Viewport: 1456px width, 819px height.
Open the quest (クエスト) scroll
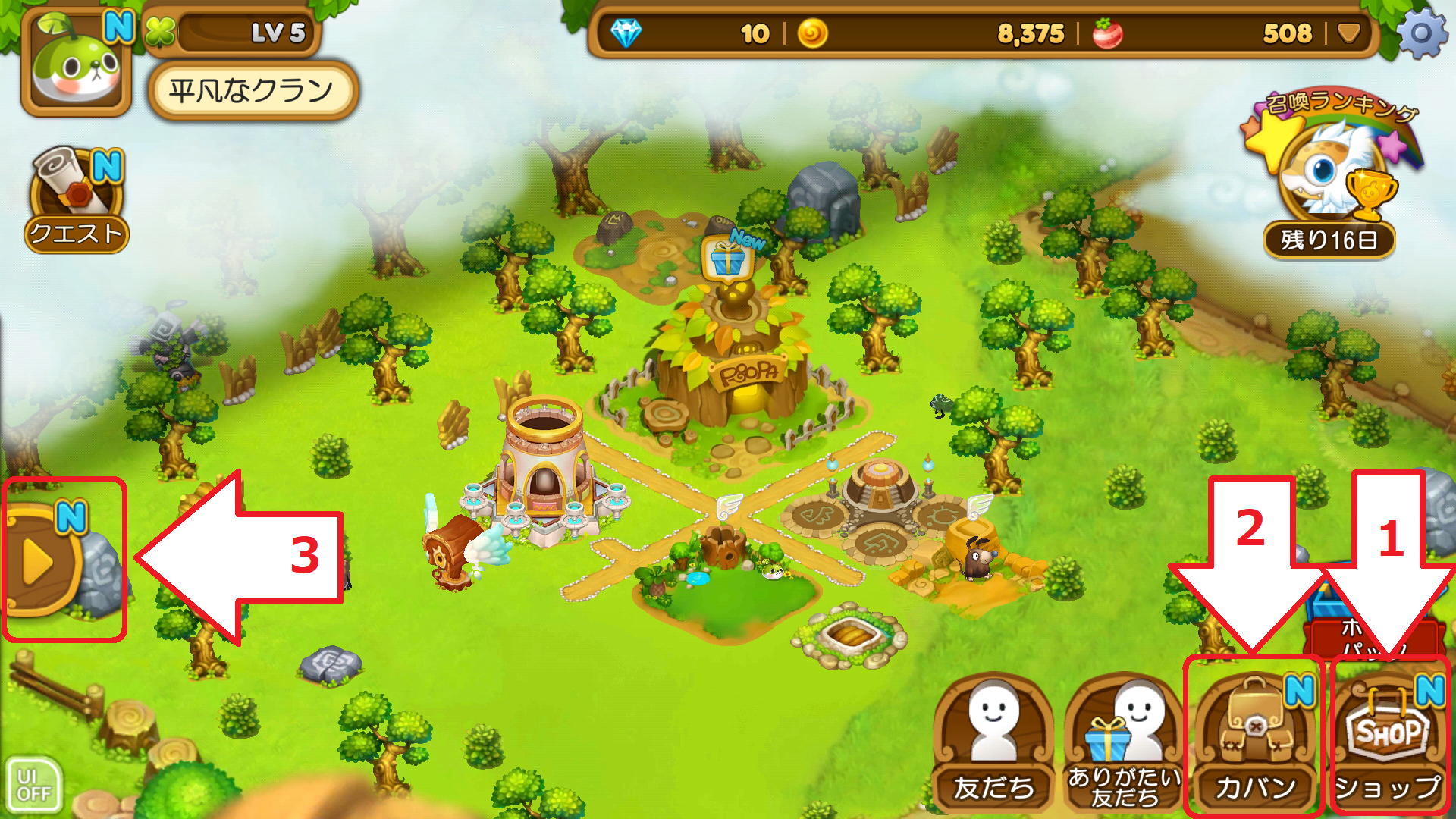[x=76, y=199]
